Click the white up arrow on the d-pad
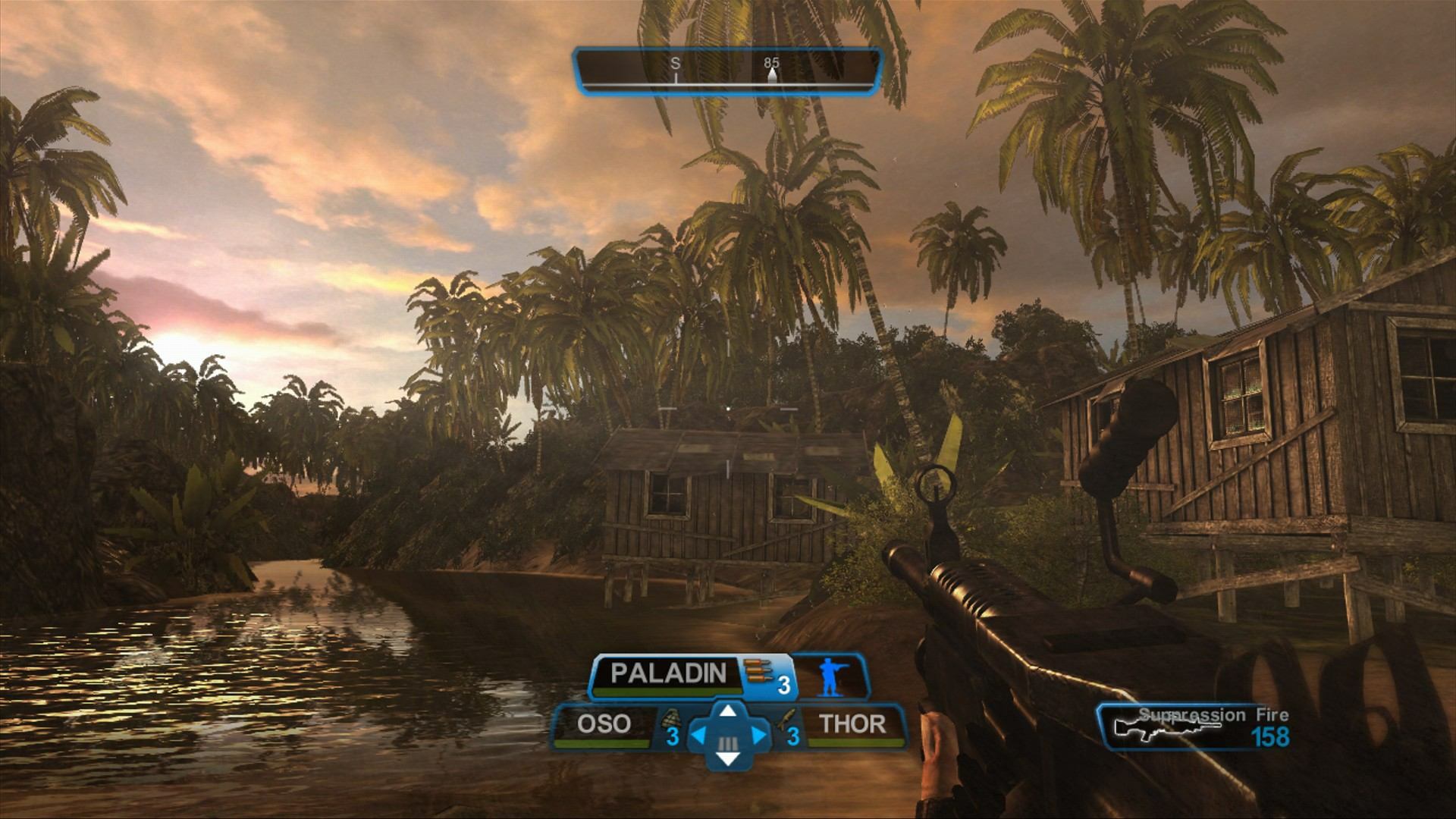 [727, 711]
